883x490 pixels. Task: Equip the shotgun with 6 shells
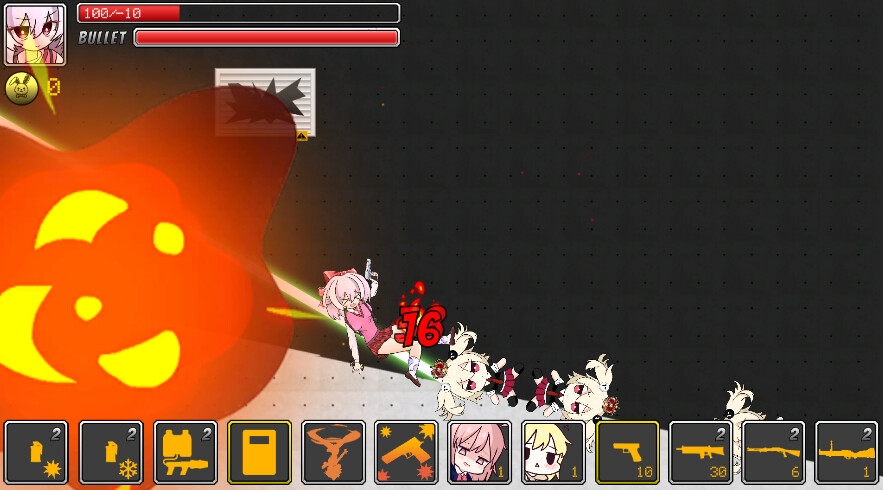(x=774, y=452)
